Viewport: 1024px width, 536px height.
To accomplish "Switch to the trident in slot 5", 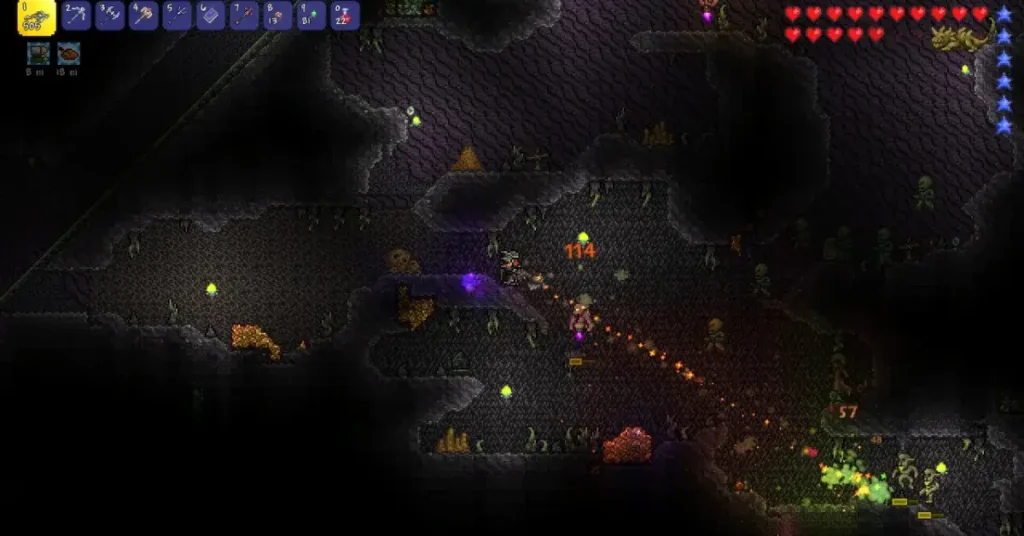I will pos(177,15).
